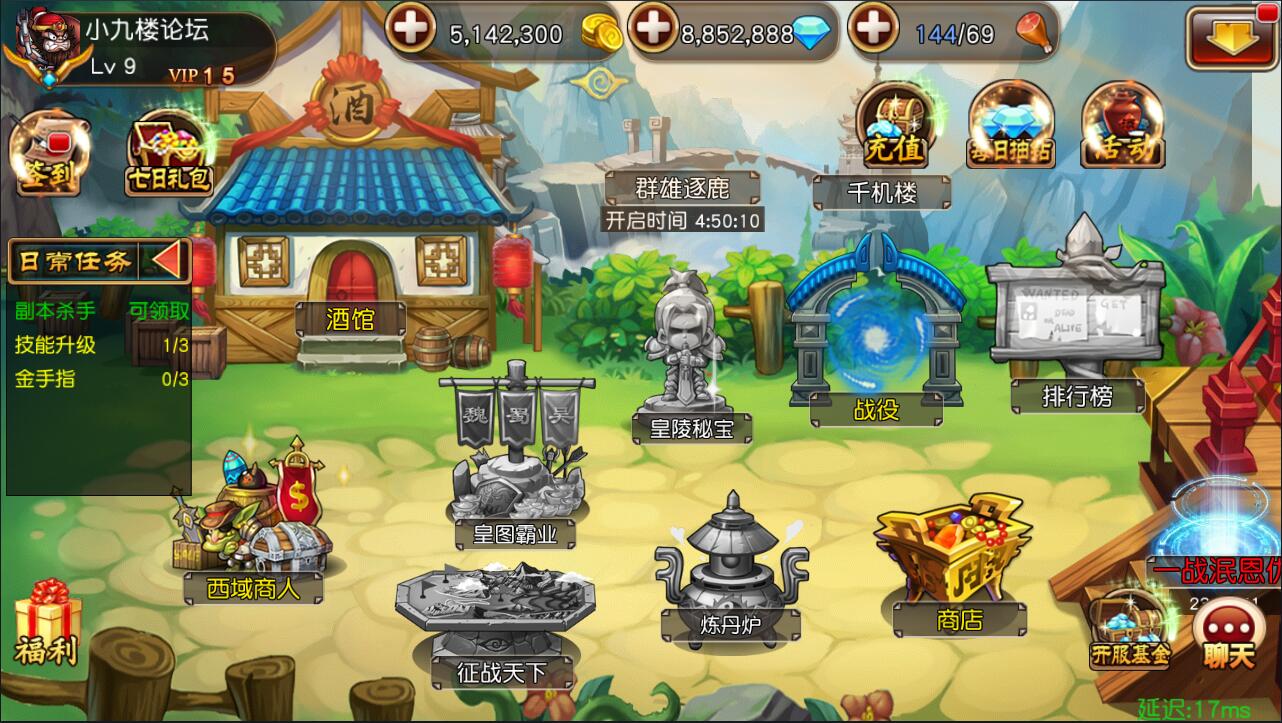Image resolution: width=1282 pixels, height=723 pixels.
Task: View the 排行榜 leaderboard
Action: point(1076,320)
